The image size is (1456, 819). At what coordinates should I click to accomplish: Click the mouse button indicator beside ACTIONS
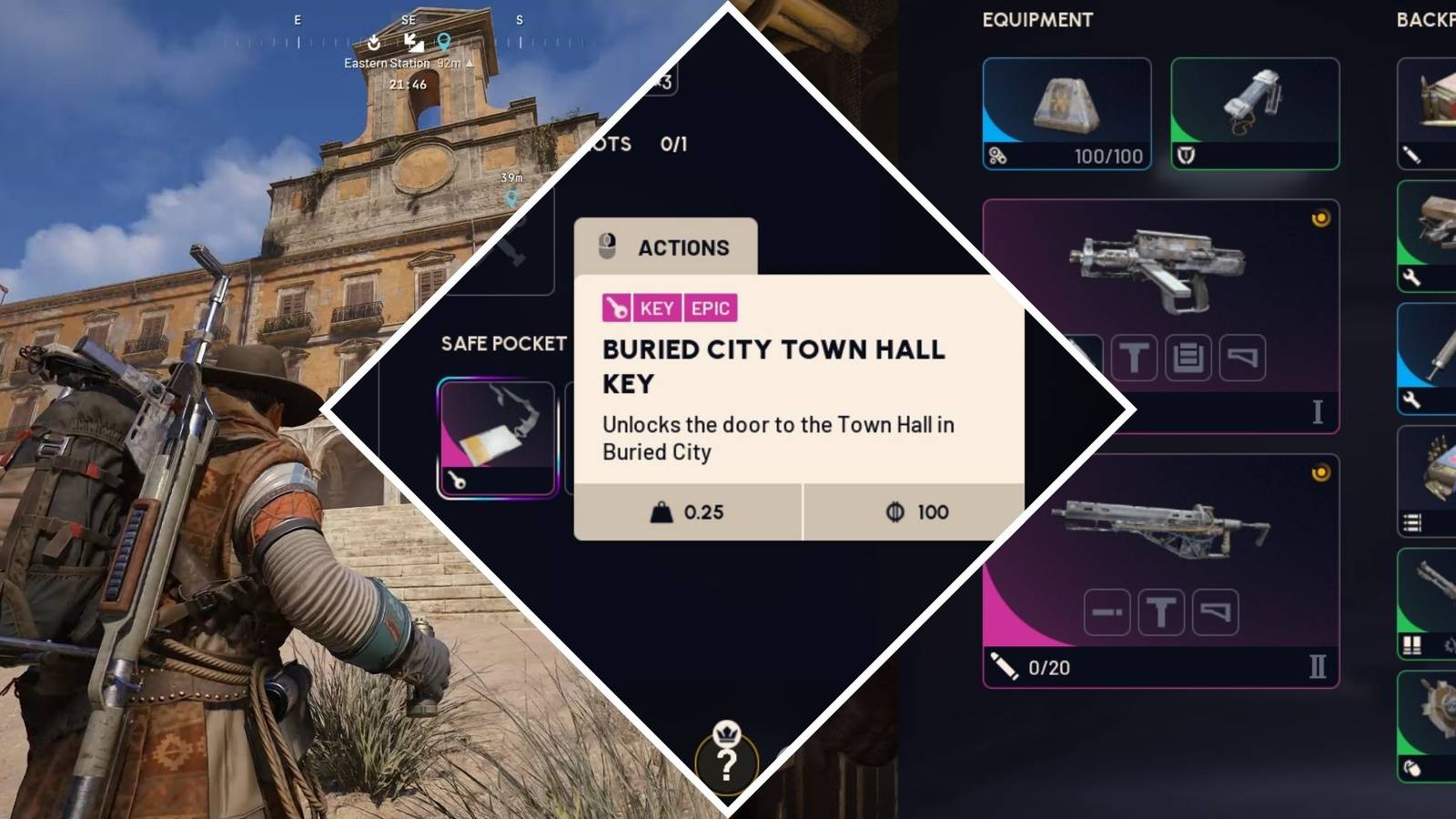(607, 247)
